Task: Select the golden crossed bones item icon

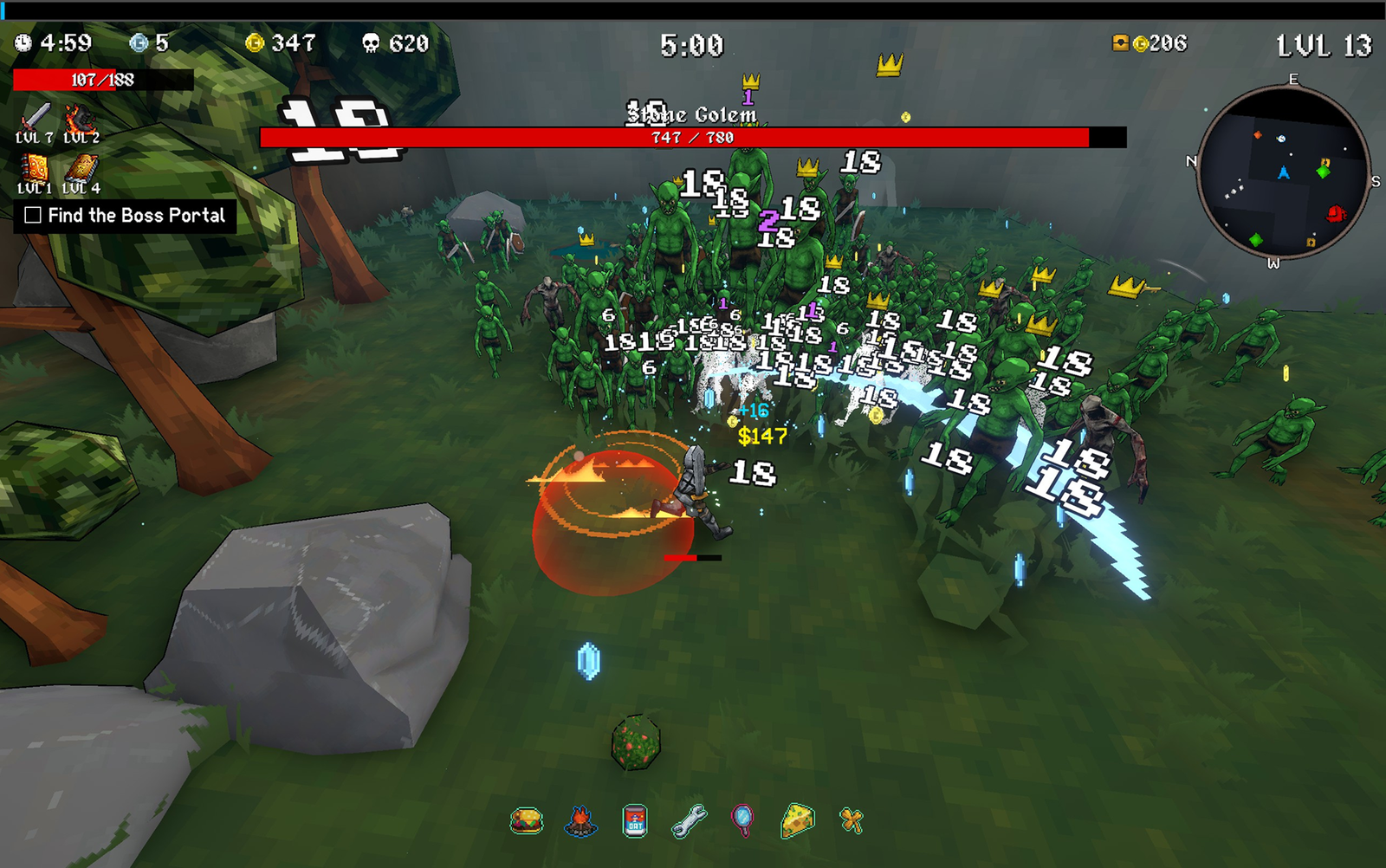Action: [x=852, y=819]
